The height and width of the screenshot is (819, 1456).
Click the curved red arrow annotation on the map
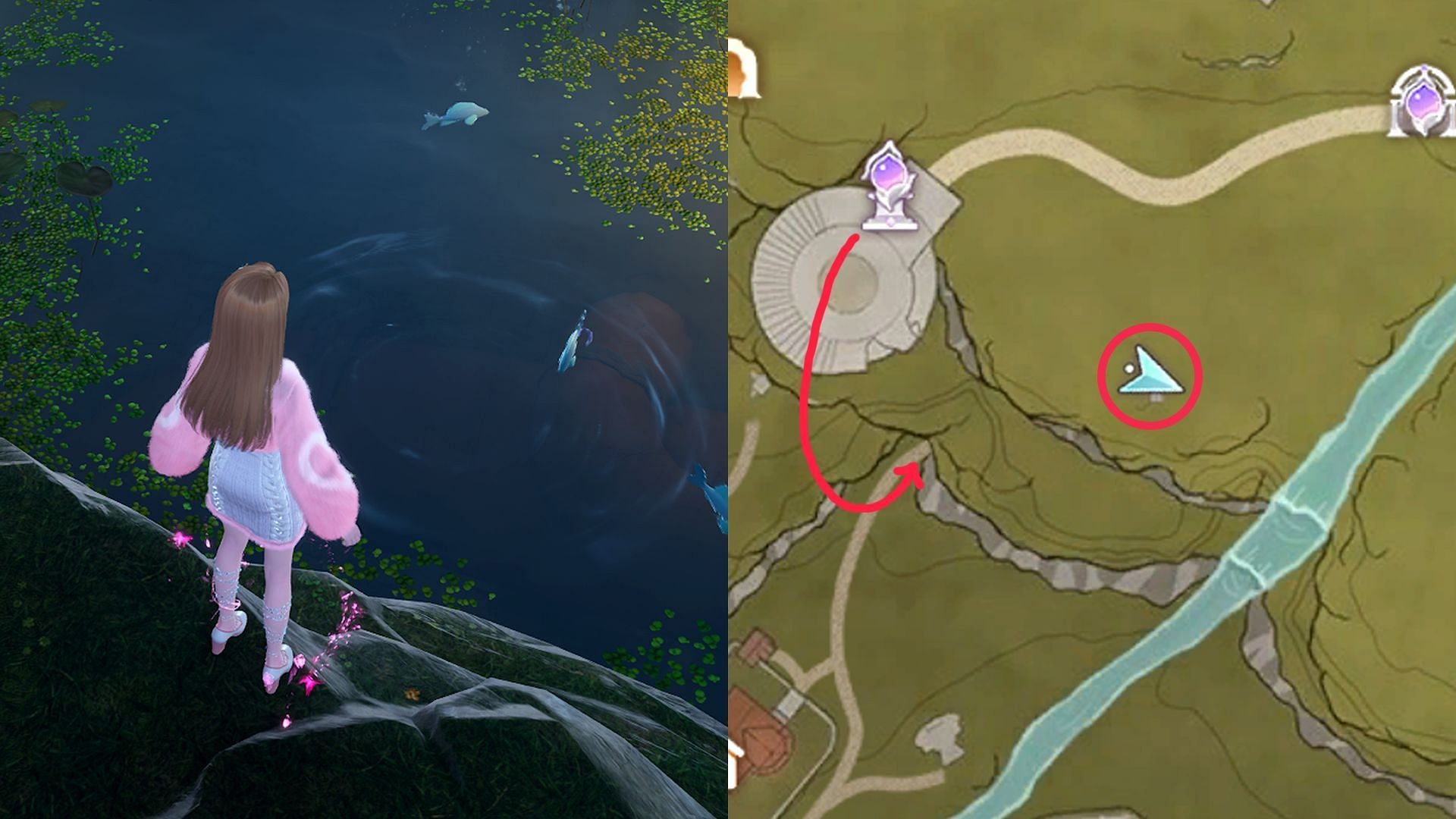pyautogui.click(x=842, y=364)
